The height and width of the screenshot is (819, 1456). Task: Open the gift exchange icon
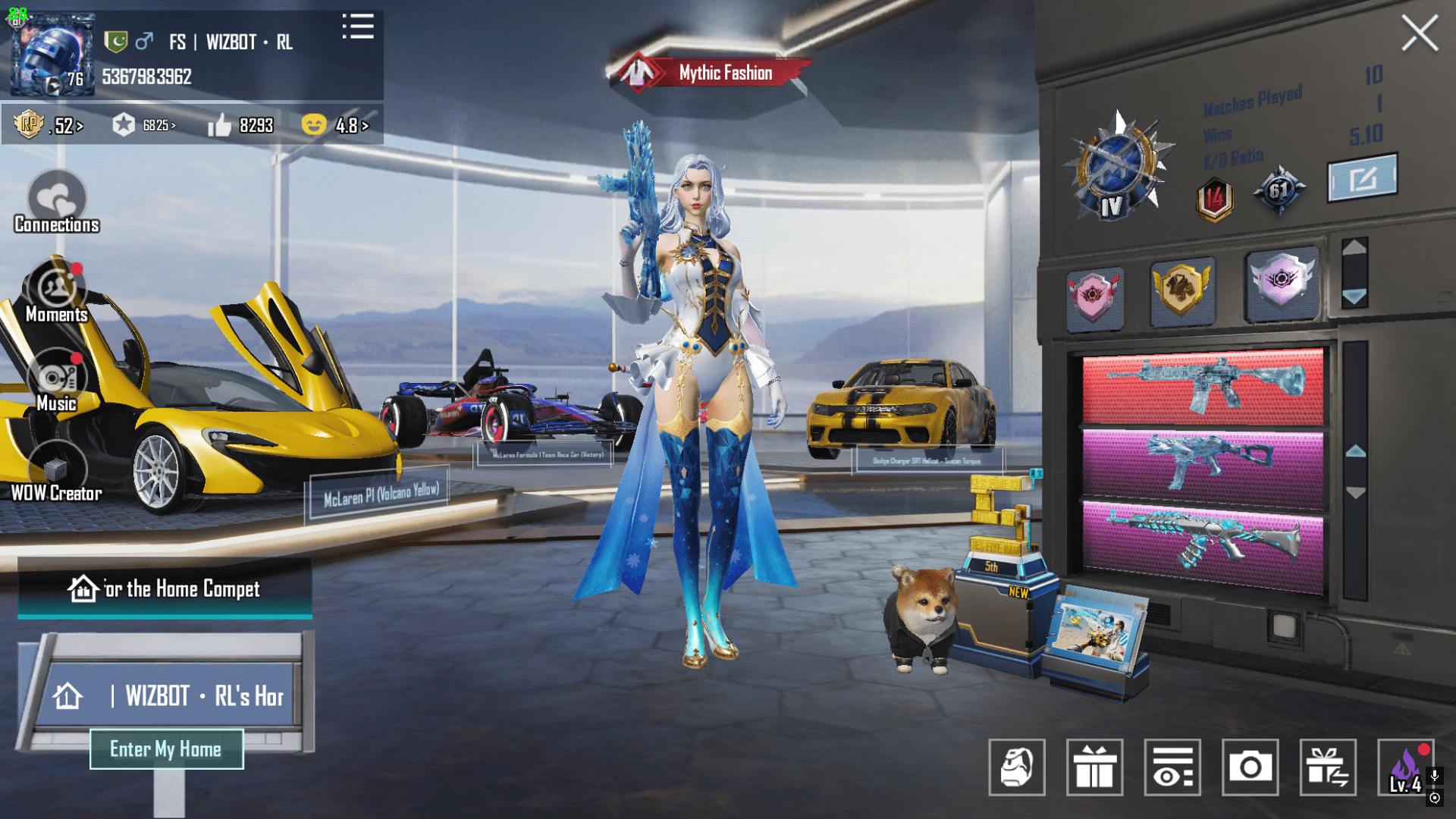pos(1329,768)
